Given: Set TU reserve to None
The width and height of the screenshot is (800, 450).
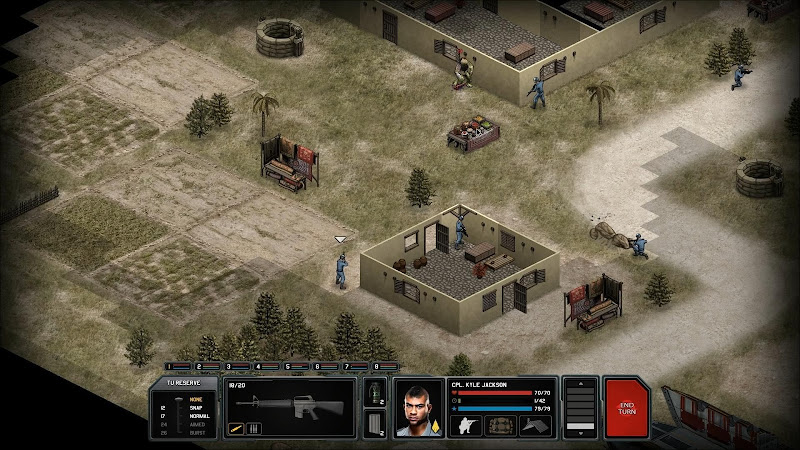Looking at the screenshot, I should [x=194, y=399].
